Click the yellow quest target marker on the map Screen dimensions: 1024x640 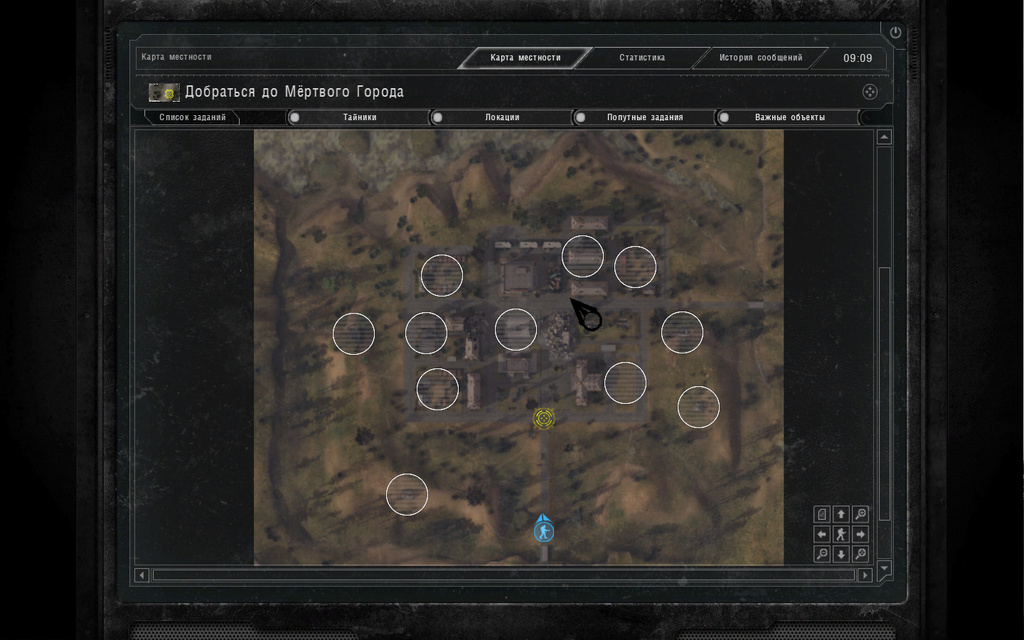pyautogui.click(x=544, y=418)
